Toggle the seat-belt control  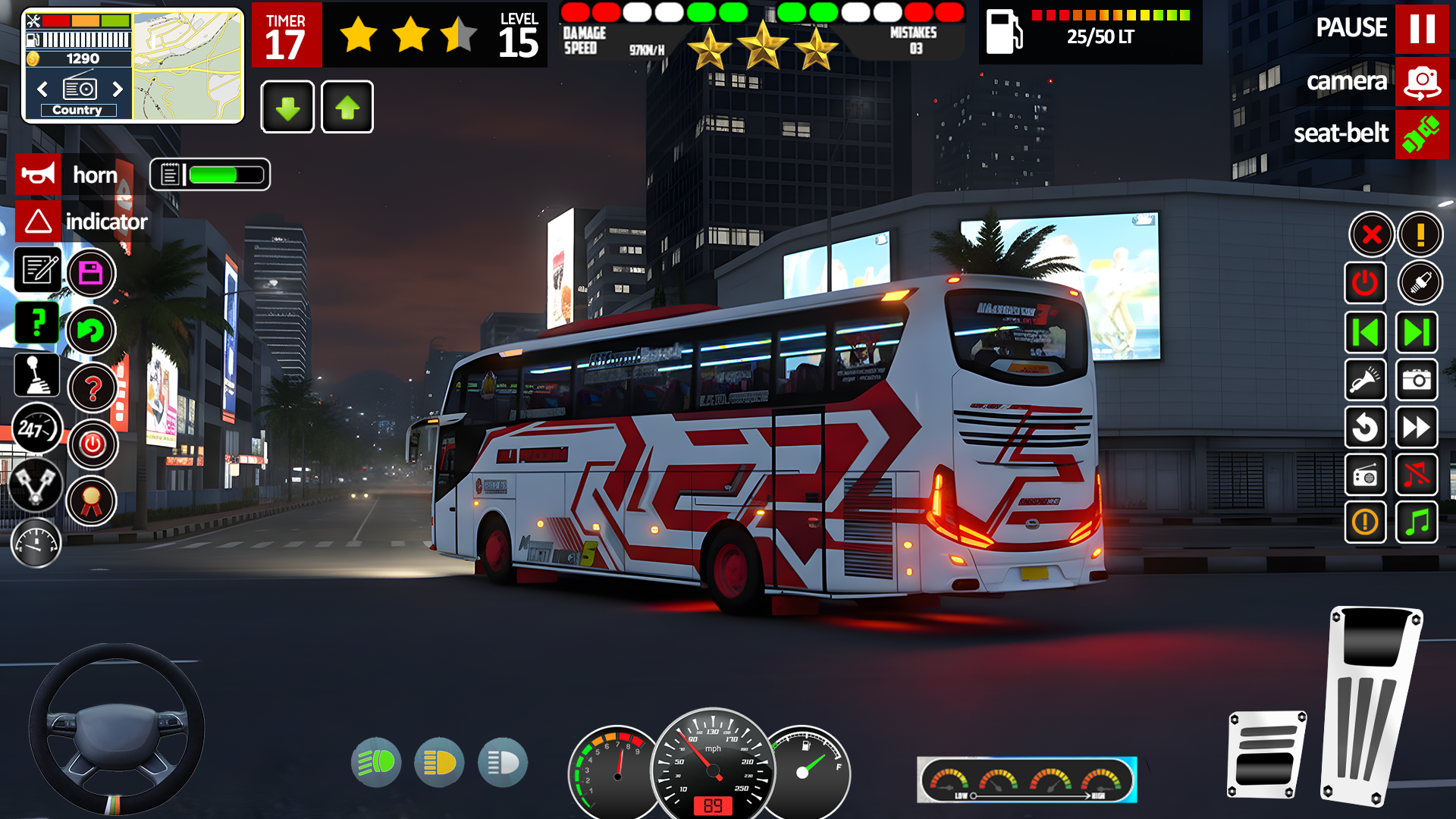[x=1422, y=134]
